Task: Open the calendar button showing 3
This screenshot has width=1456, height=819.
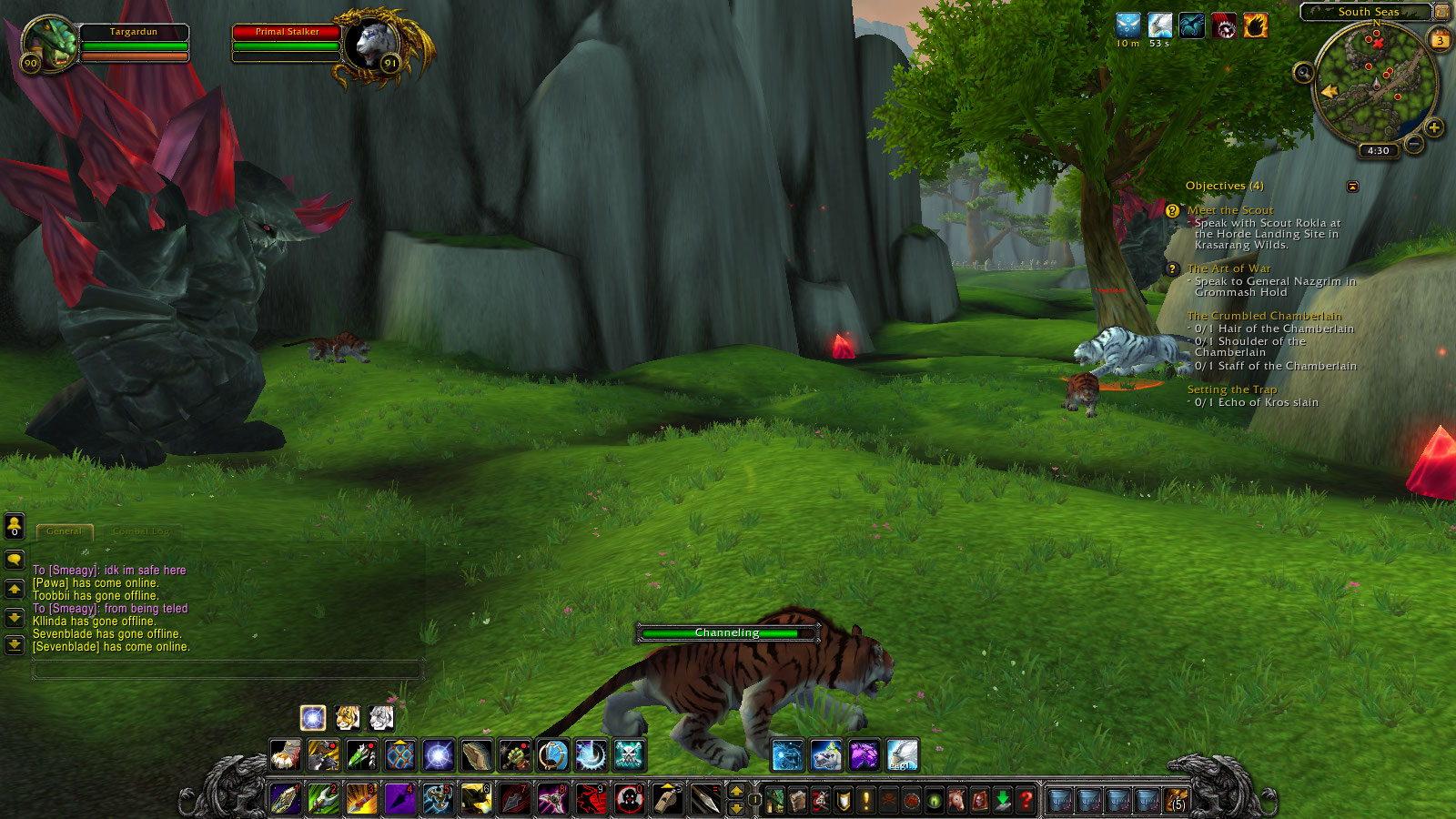Action: (x=1440, y=40)
